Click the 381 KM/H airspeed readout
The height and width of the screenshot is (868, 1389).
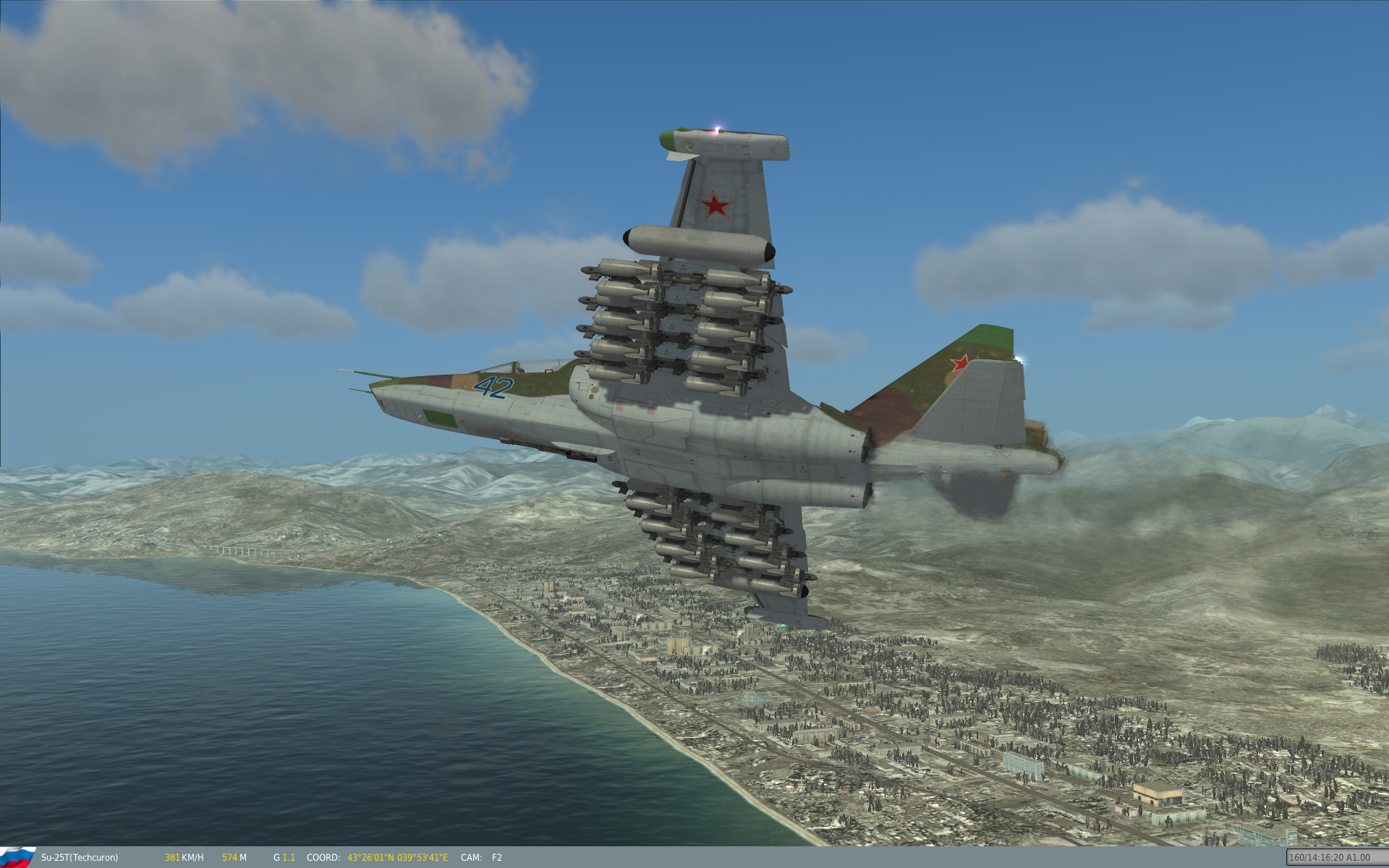click(183, 857)
